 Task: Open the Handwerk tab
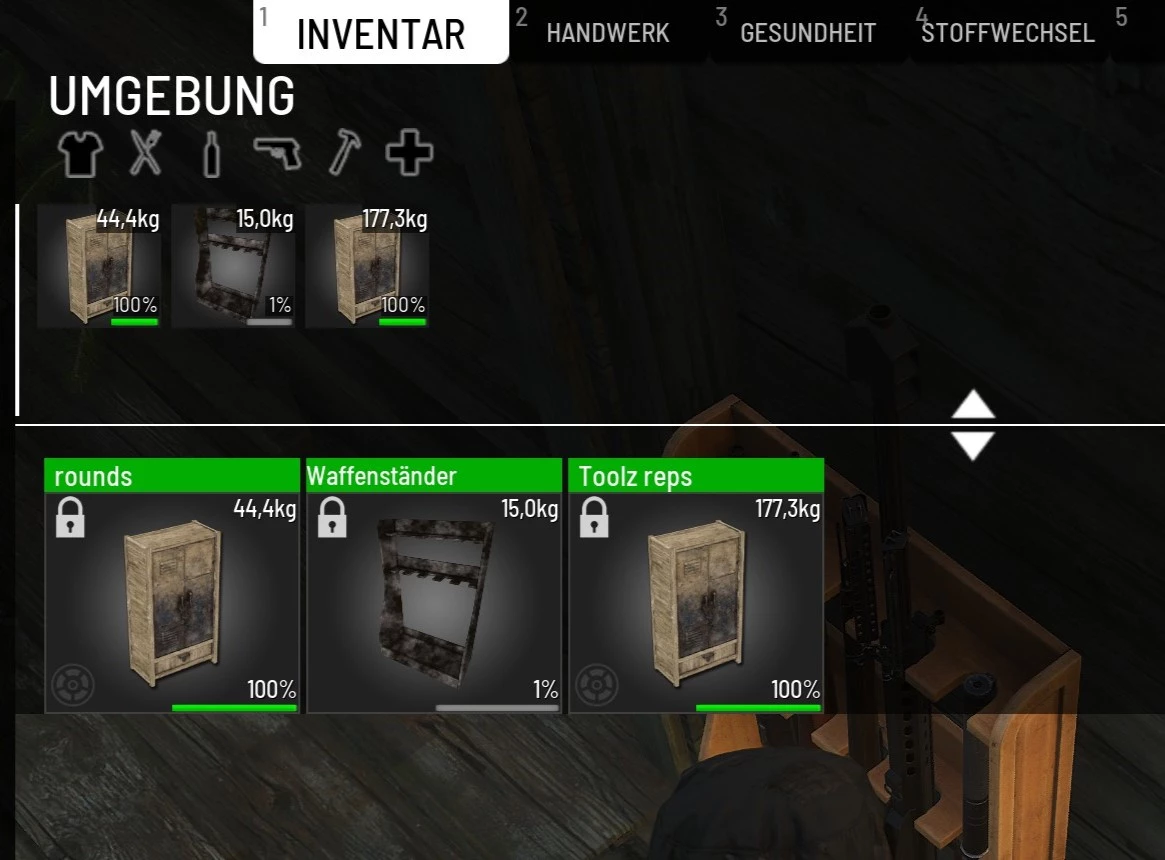tap(607, 33)
